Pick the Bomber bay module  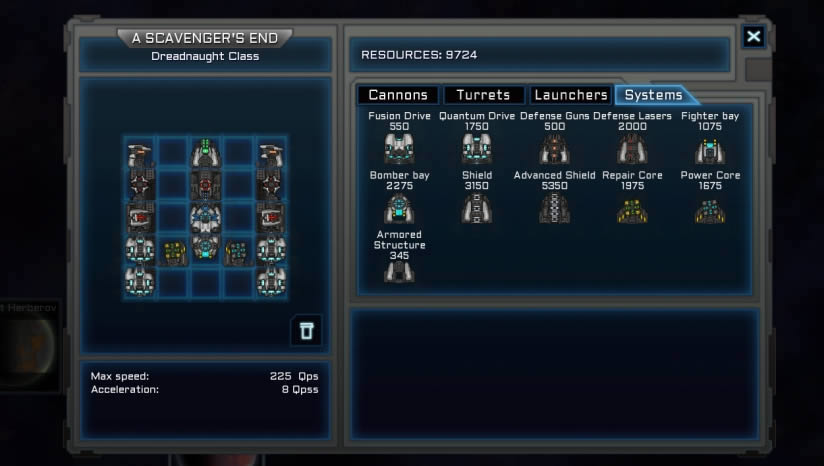click(399, 209)
